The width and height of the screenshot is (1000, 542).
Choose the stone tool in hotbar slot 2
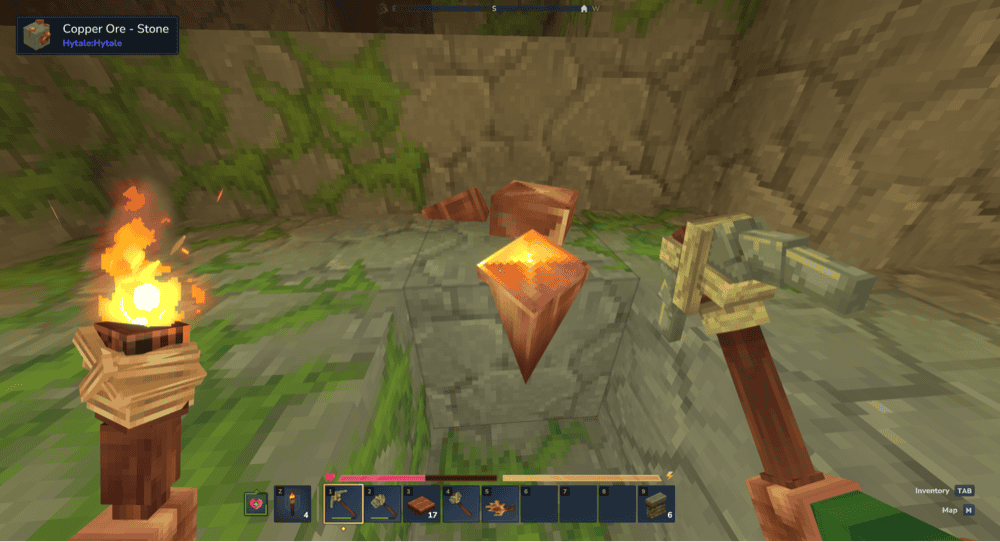click(382, 504)
